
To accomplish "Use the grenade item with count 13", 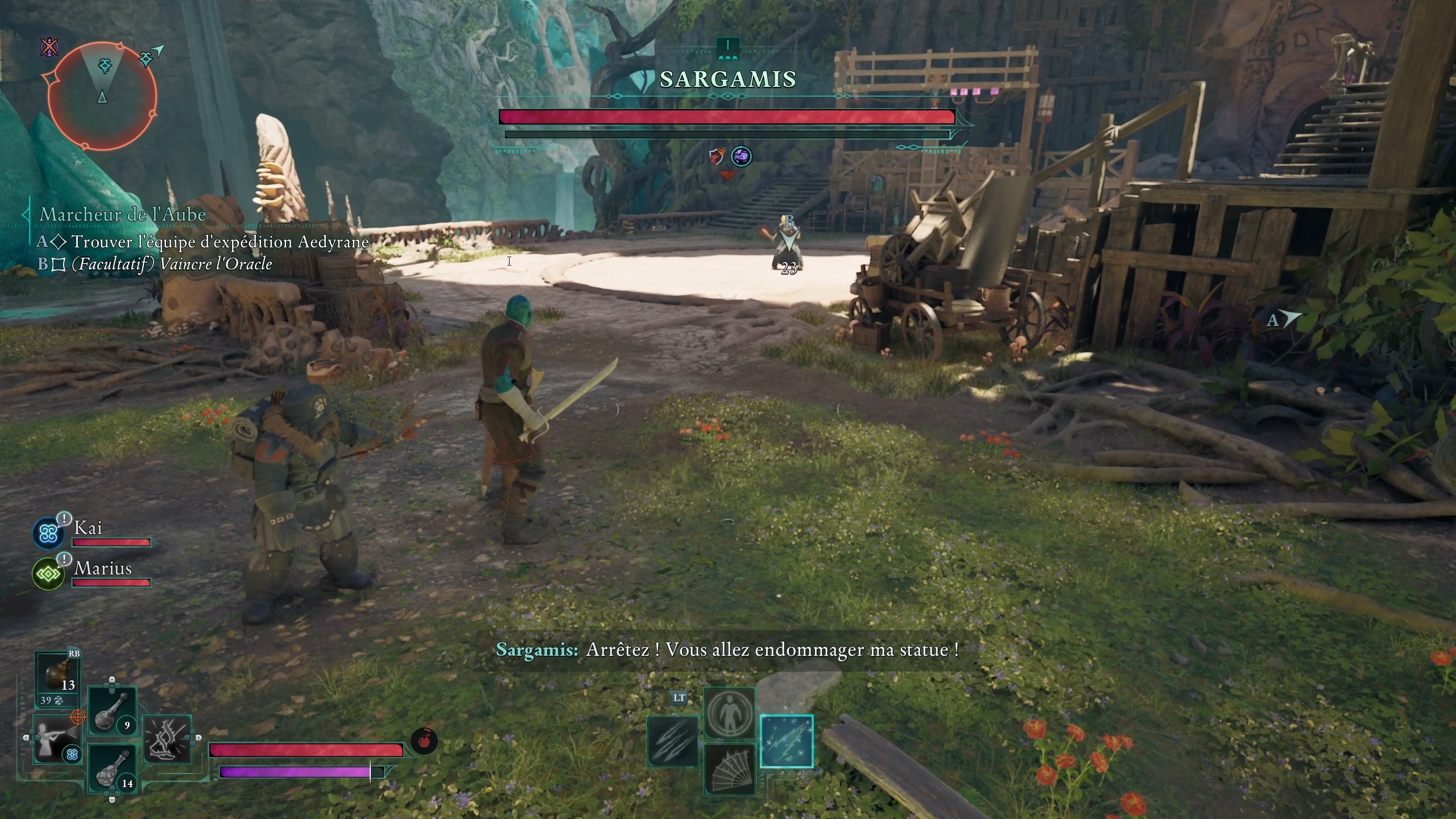I will [57, 674].
